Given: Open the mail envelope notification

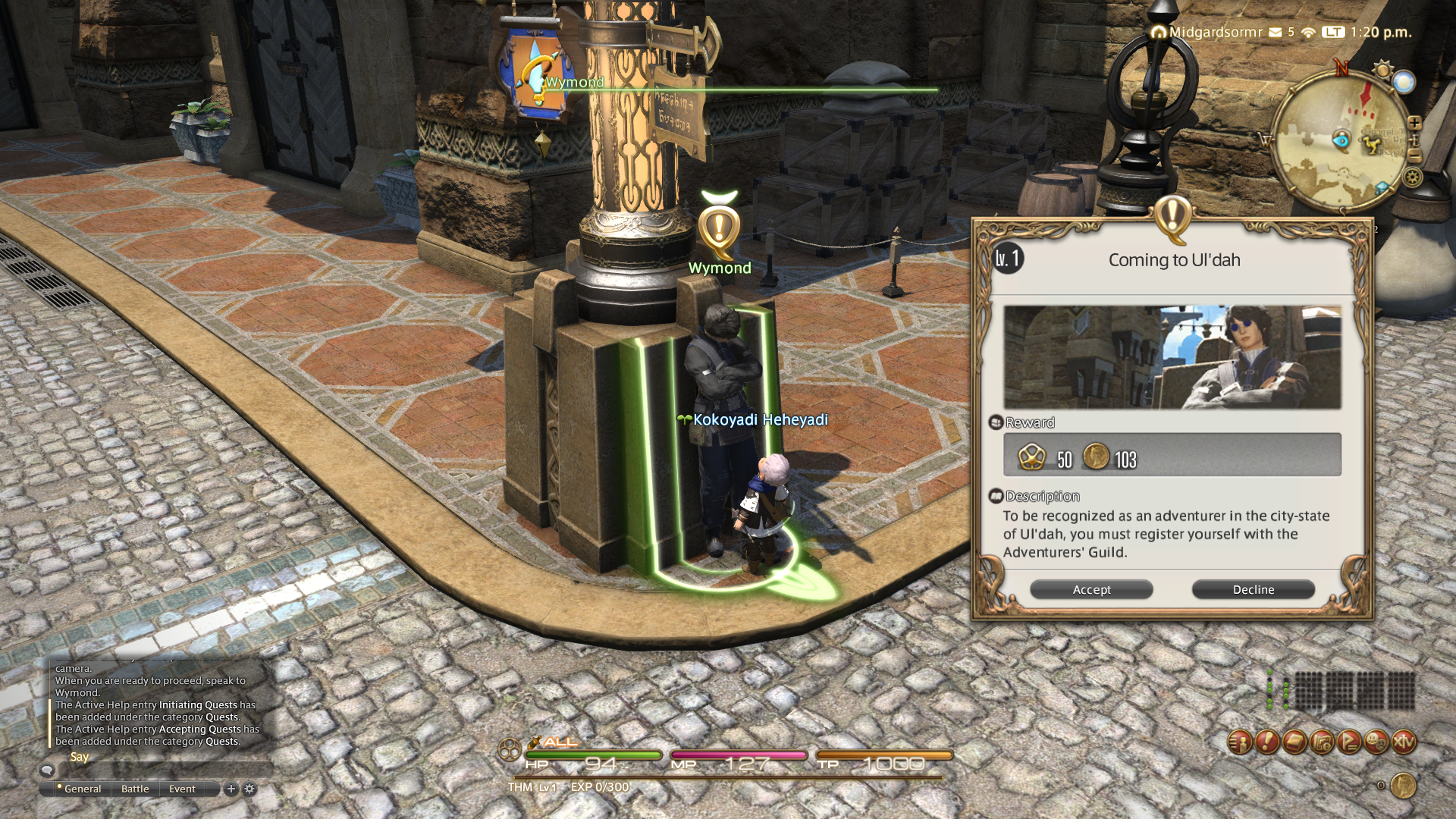Looking at the screenshot, I should click(x=1275, y=32).
